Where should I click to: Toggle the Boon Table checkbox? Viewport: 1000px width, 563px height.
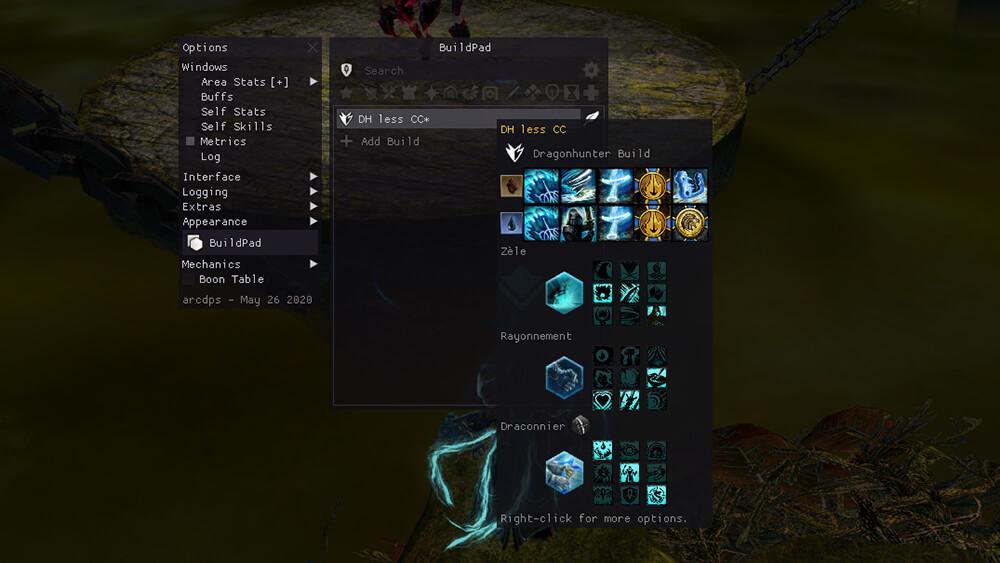click(x=189, y=280)
